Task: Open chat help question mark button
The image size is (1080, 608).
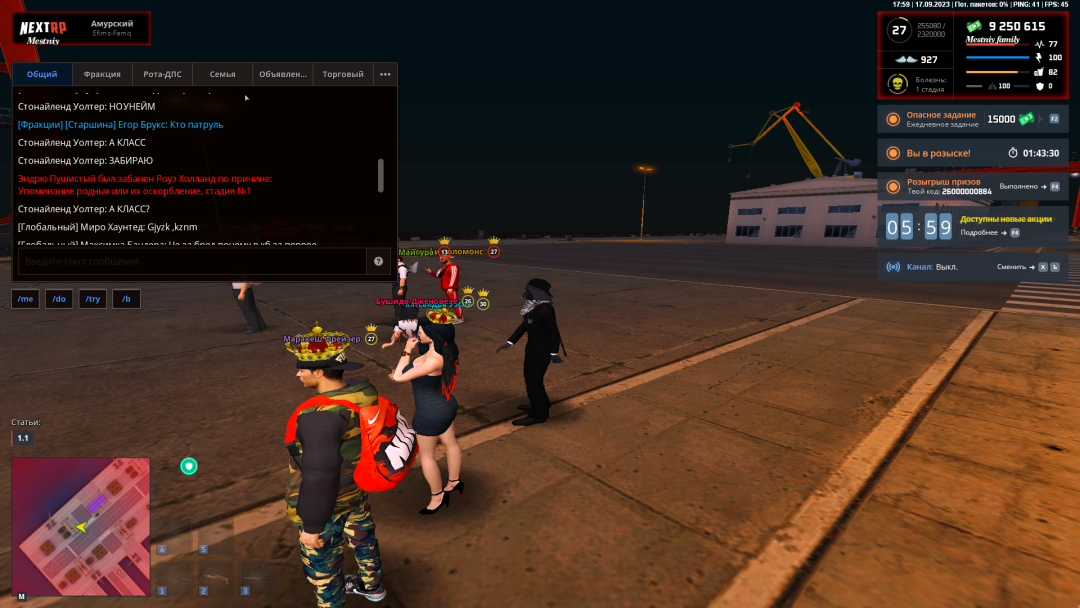Action: point(379,261)
